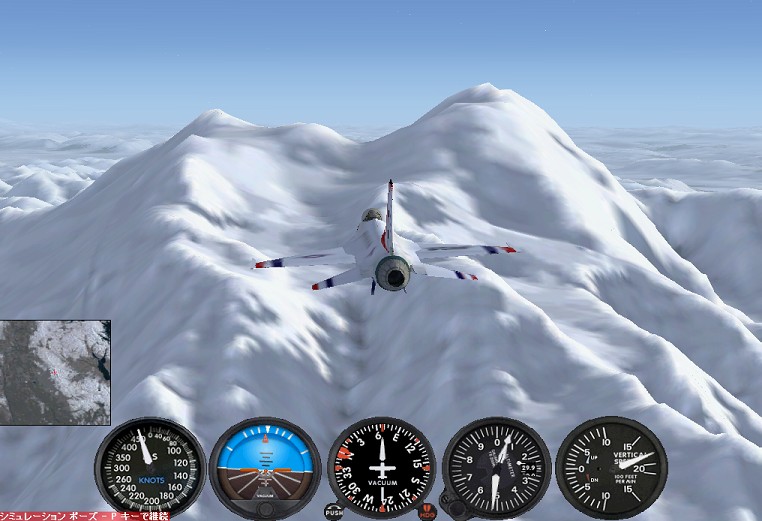
Task: Click the HDG knob on the heading indicator
Action: point(428,511)
